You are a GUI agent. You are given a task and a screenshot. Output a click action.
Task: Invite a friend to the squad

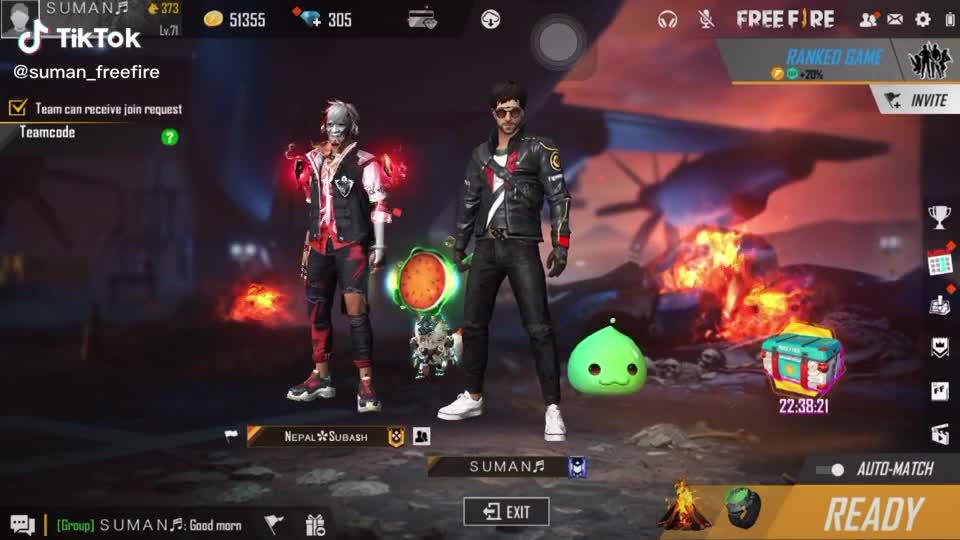click(x=916, y=100)
